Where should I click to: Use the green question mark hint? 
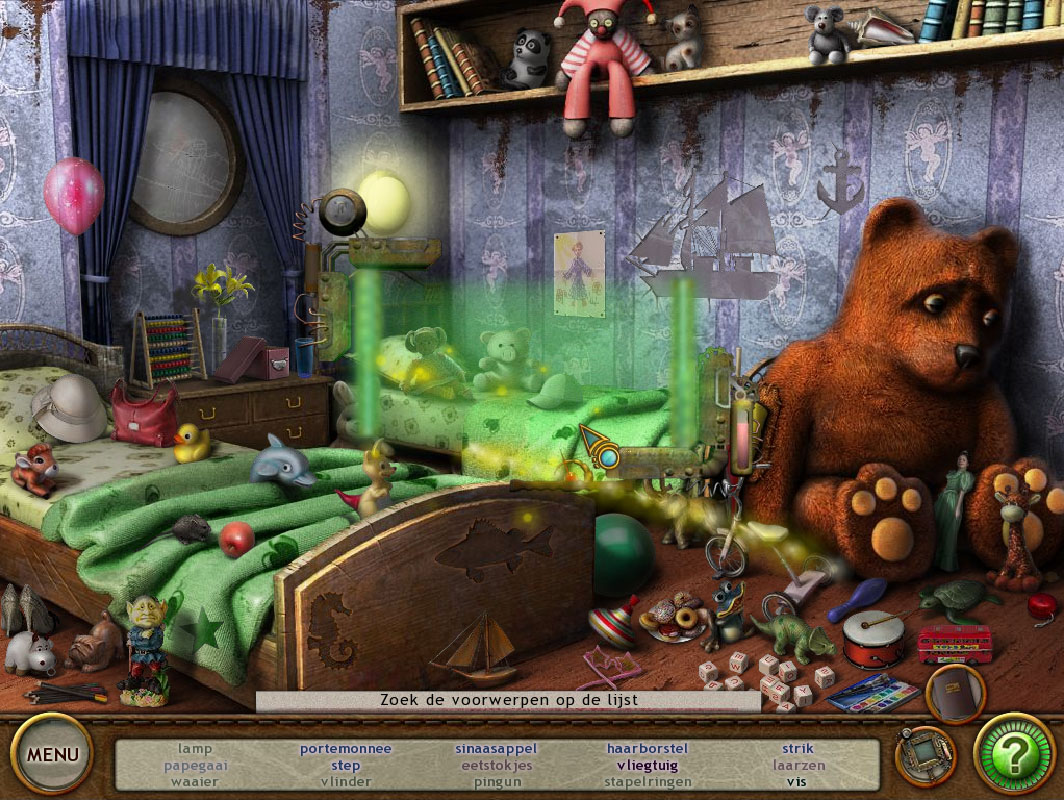click(1014, 753)
